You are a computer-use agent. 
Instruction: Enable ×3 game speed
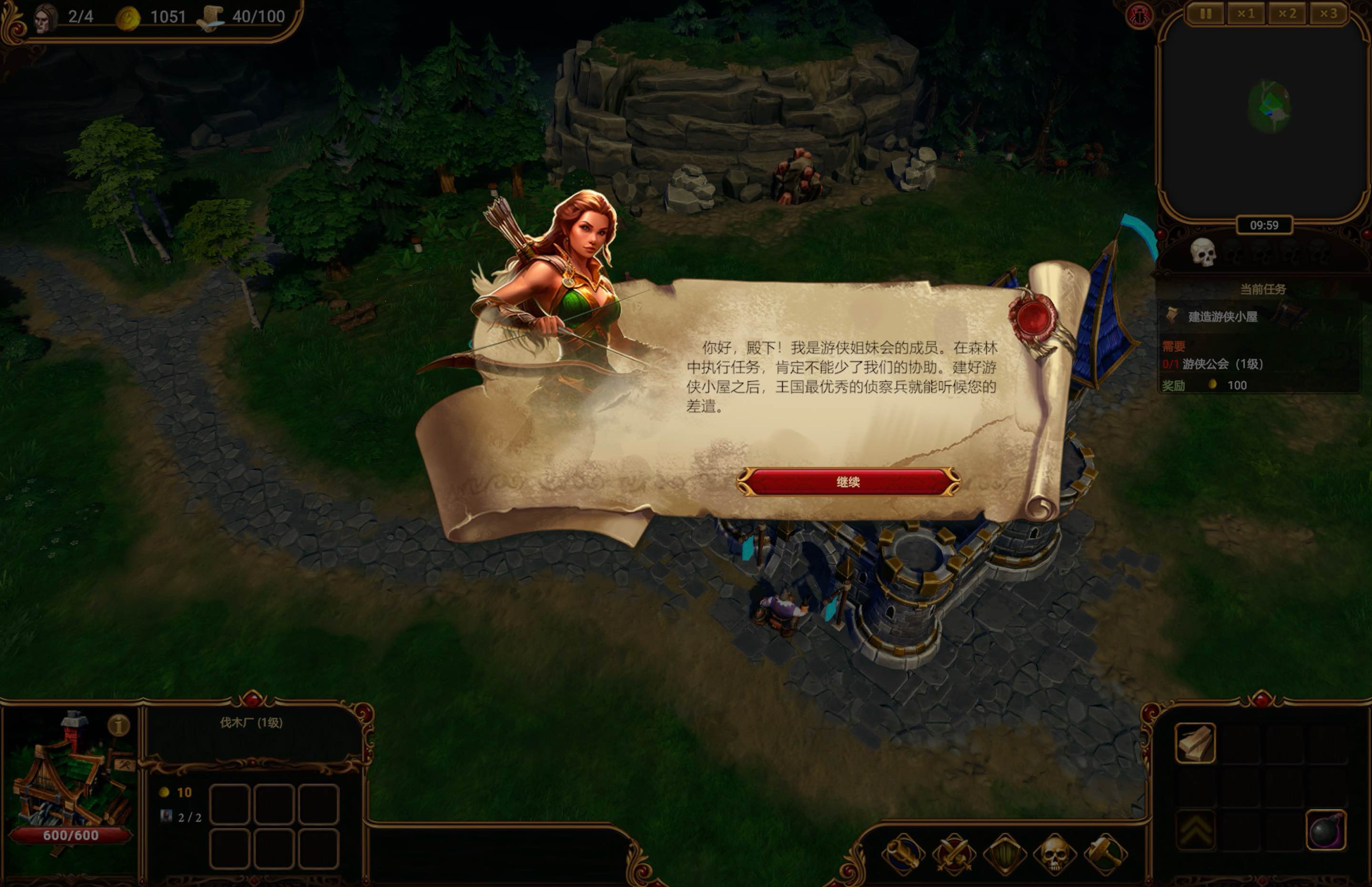coord(1329,13)
